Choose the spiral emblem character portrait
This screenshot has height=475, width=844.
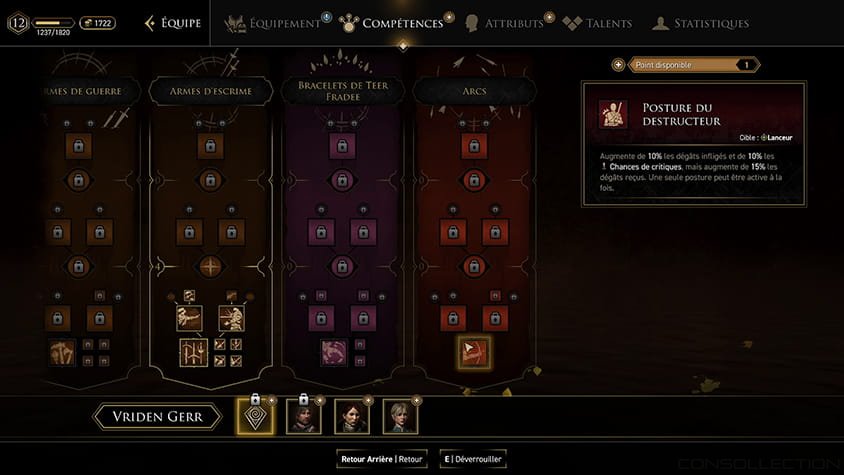[x=255, y=416]
